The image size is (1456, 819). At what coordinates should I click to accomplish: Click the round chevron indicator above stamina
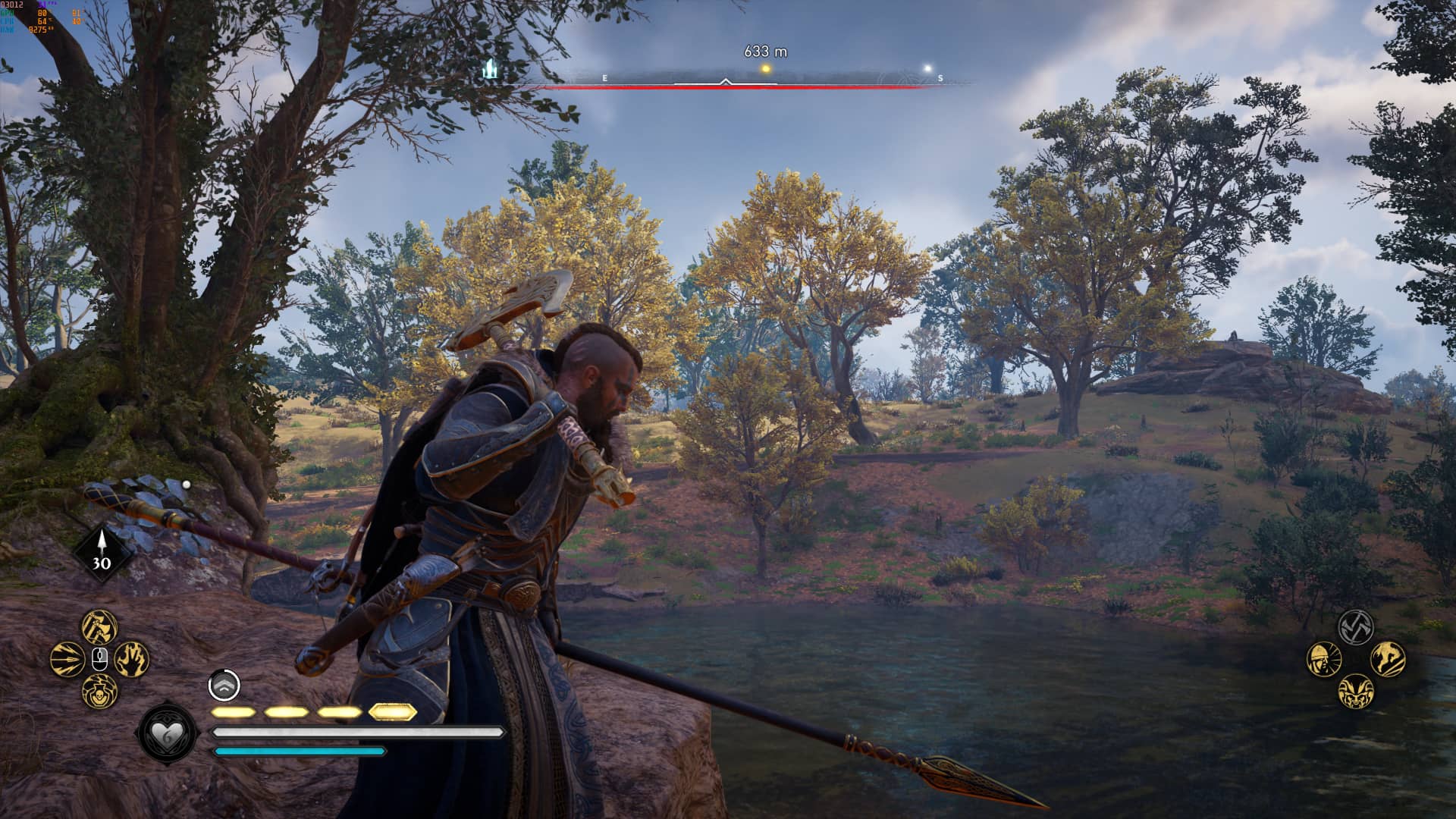tap(224, 686)
